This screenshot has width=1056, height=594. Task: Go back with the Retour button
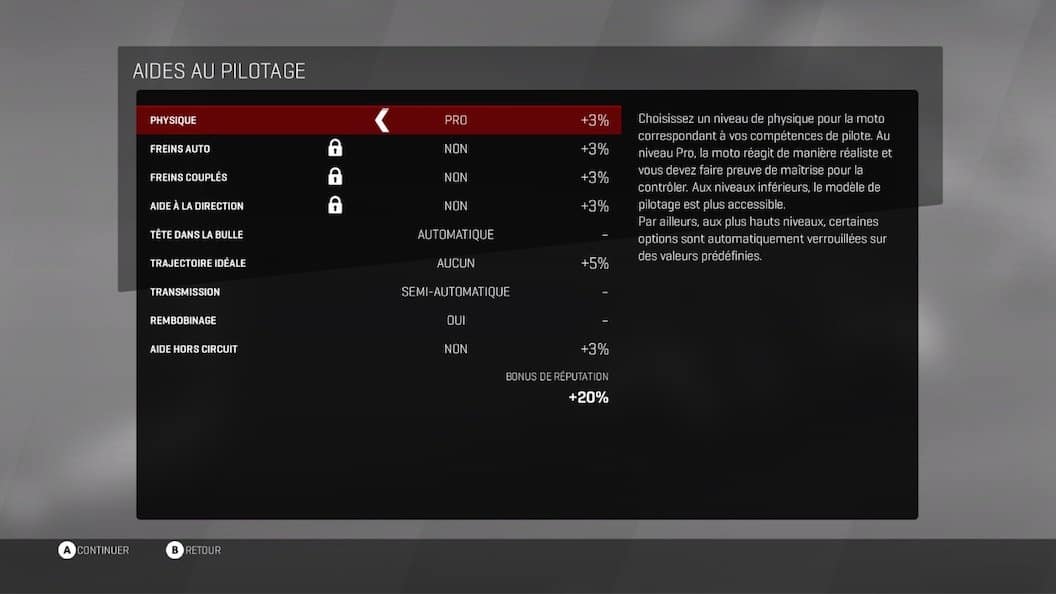[x=194, y=550]
